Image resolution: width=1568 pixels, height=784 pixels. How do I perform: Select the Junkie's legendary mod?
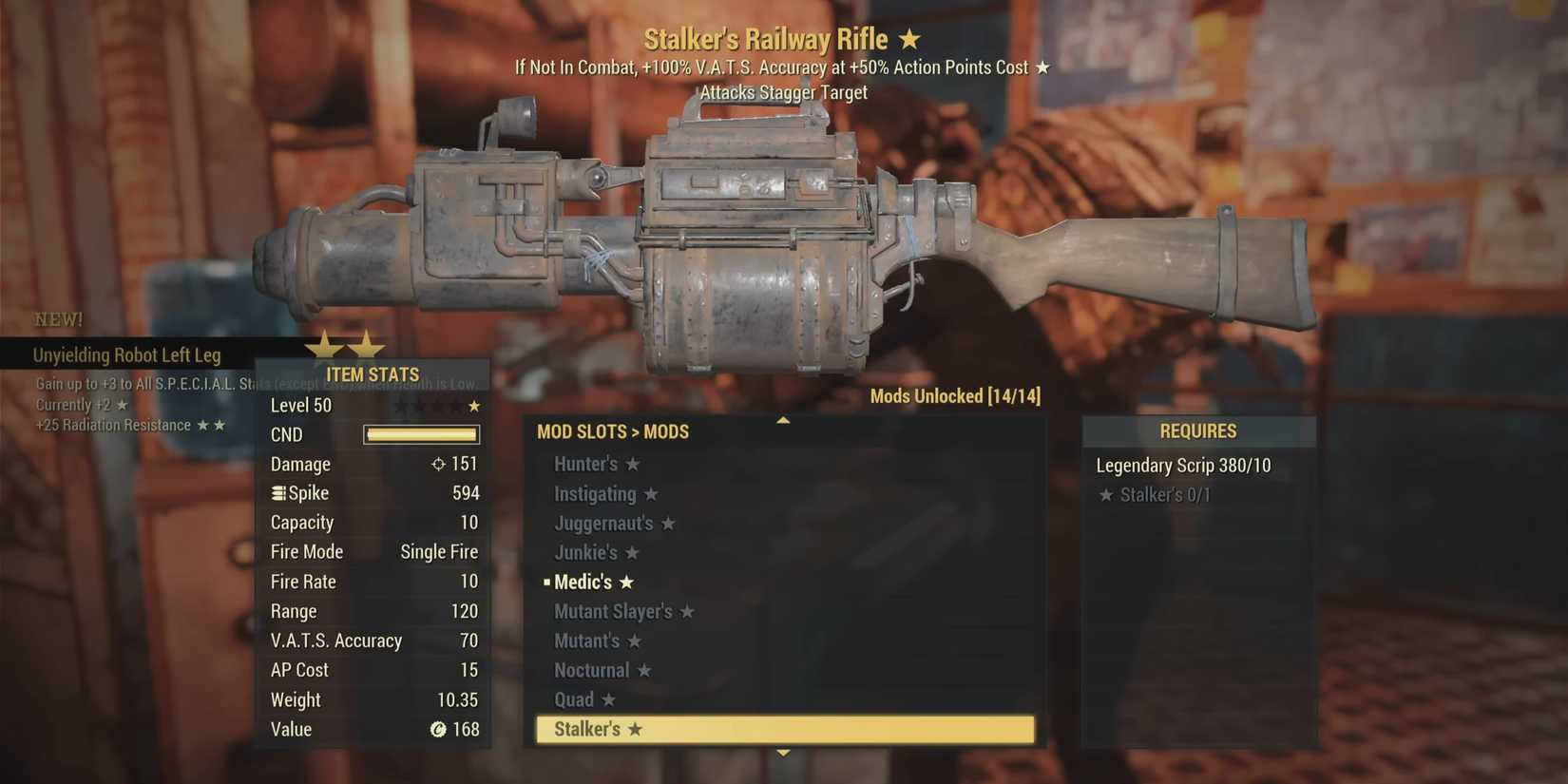pos(587,552)
